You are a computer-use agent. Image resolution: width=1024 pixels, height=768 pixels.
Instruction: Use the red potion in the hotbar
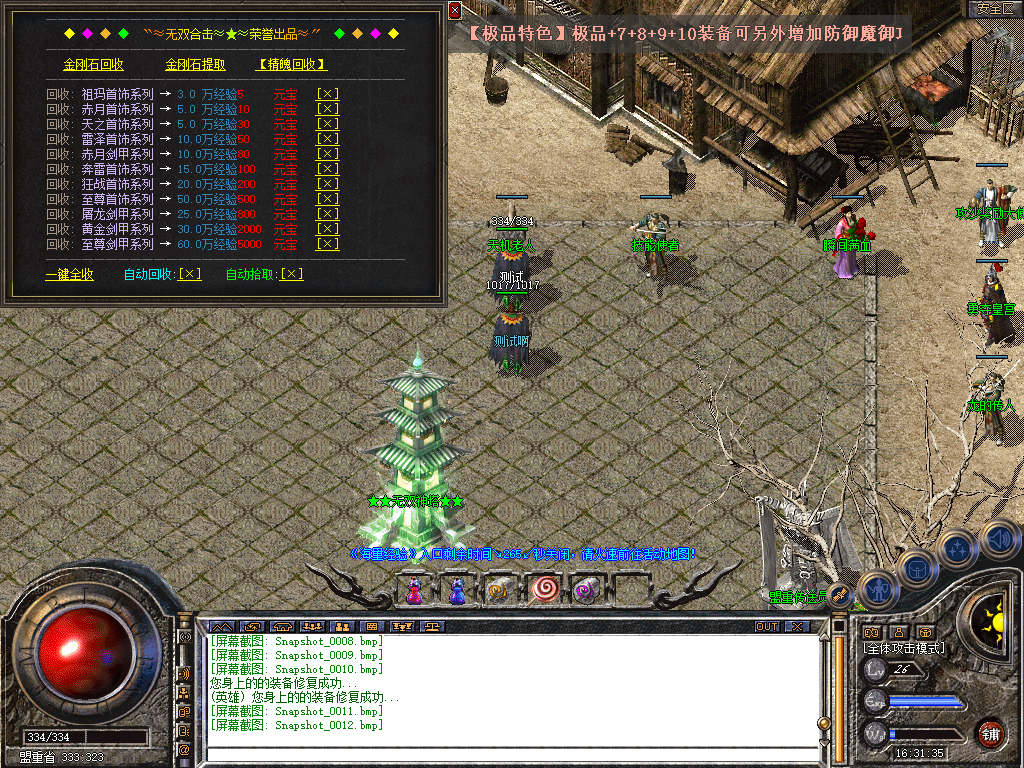(x=413, y=591)
